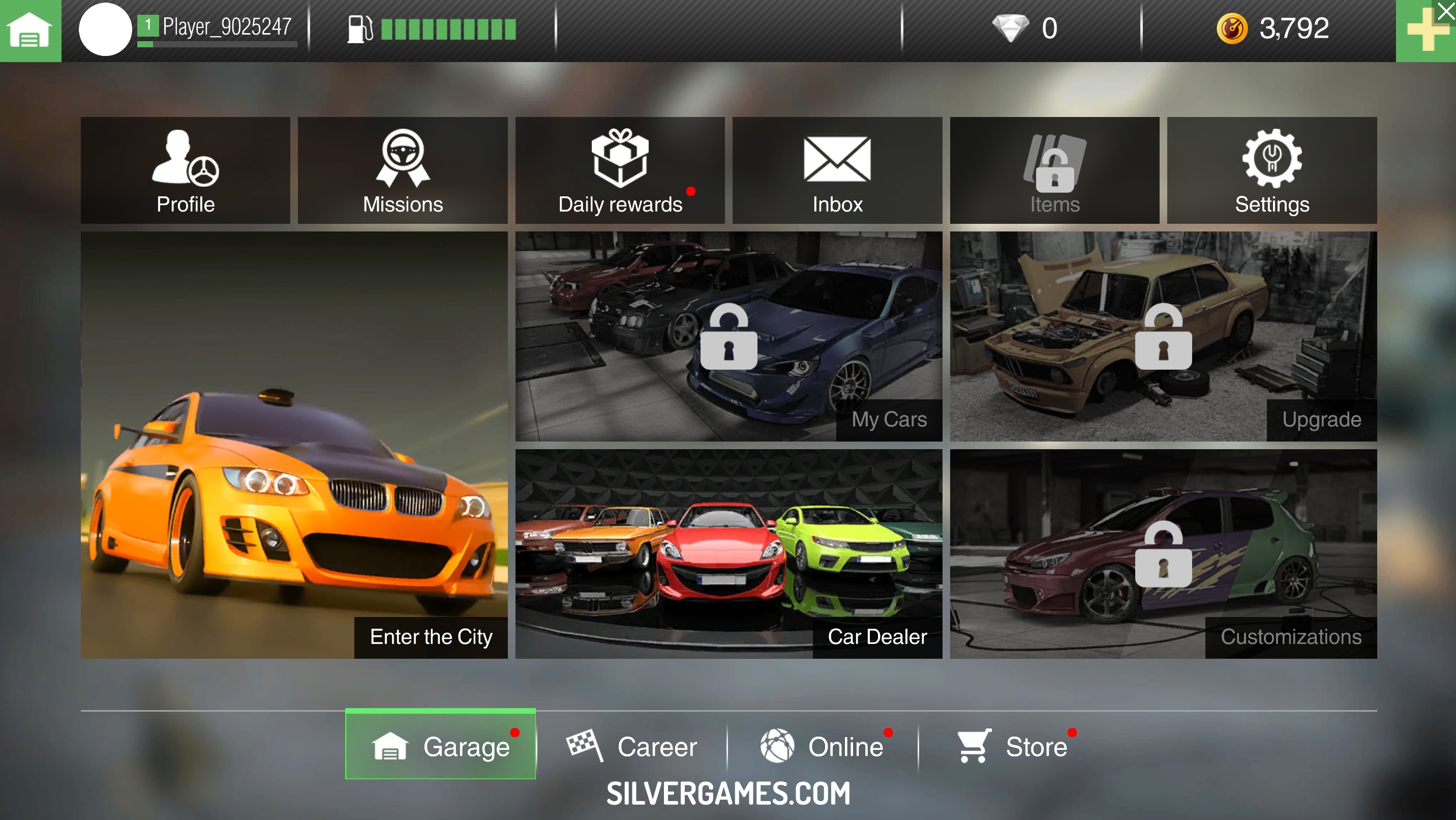The image size is (1456, 820).
Task: Open the locked My Cars tile
Action: (729, 336)
